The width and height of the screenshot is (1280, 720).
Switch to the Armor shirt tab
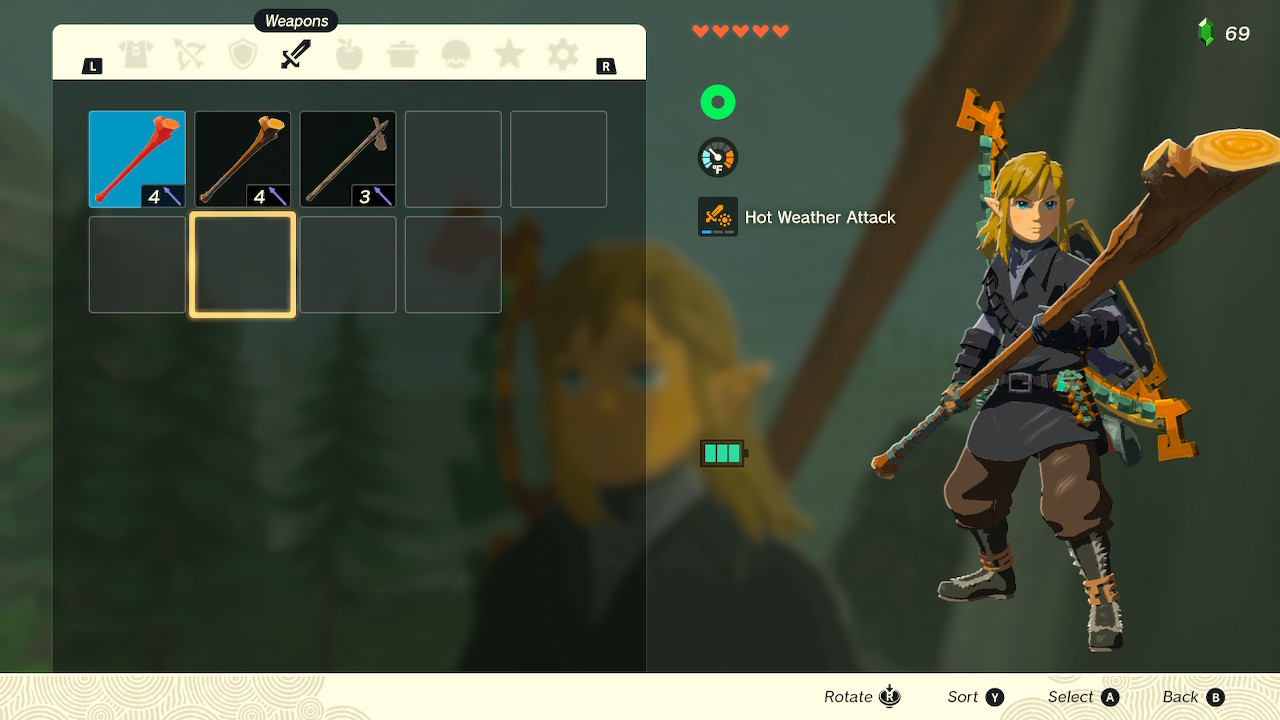tap(136, 55)
